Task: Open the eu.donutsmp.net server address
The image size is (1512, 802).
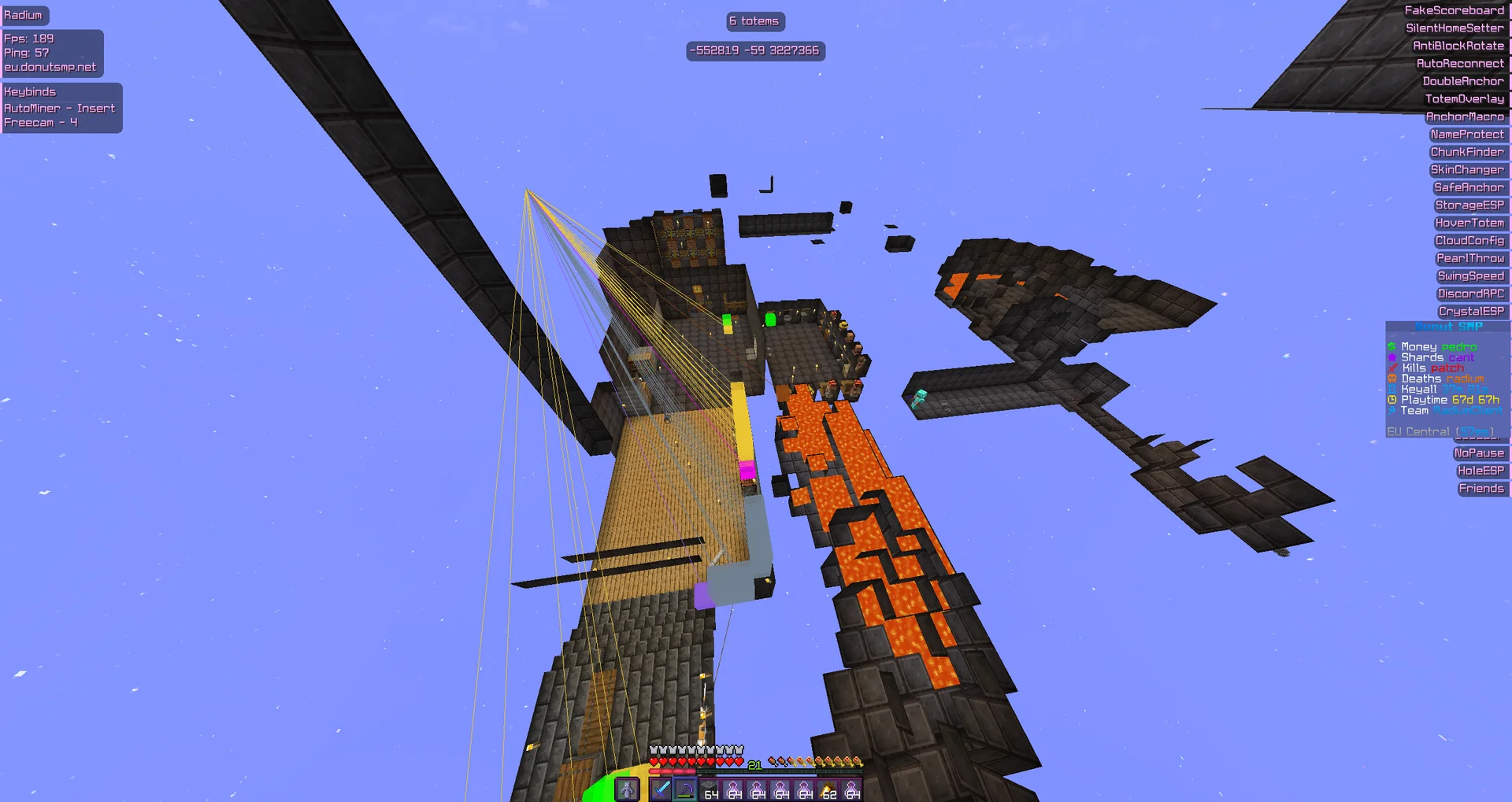Action: 52,67
